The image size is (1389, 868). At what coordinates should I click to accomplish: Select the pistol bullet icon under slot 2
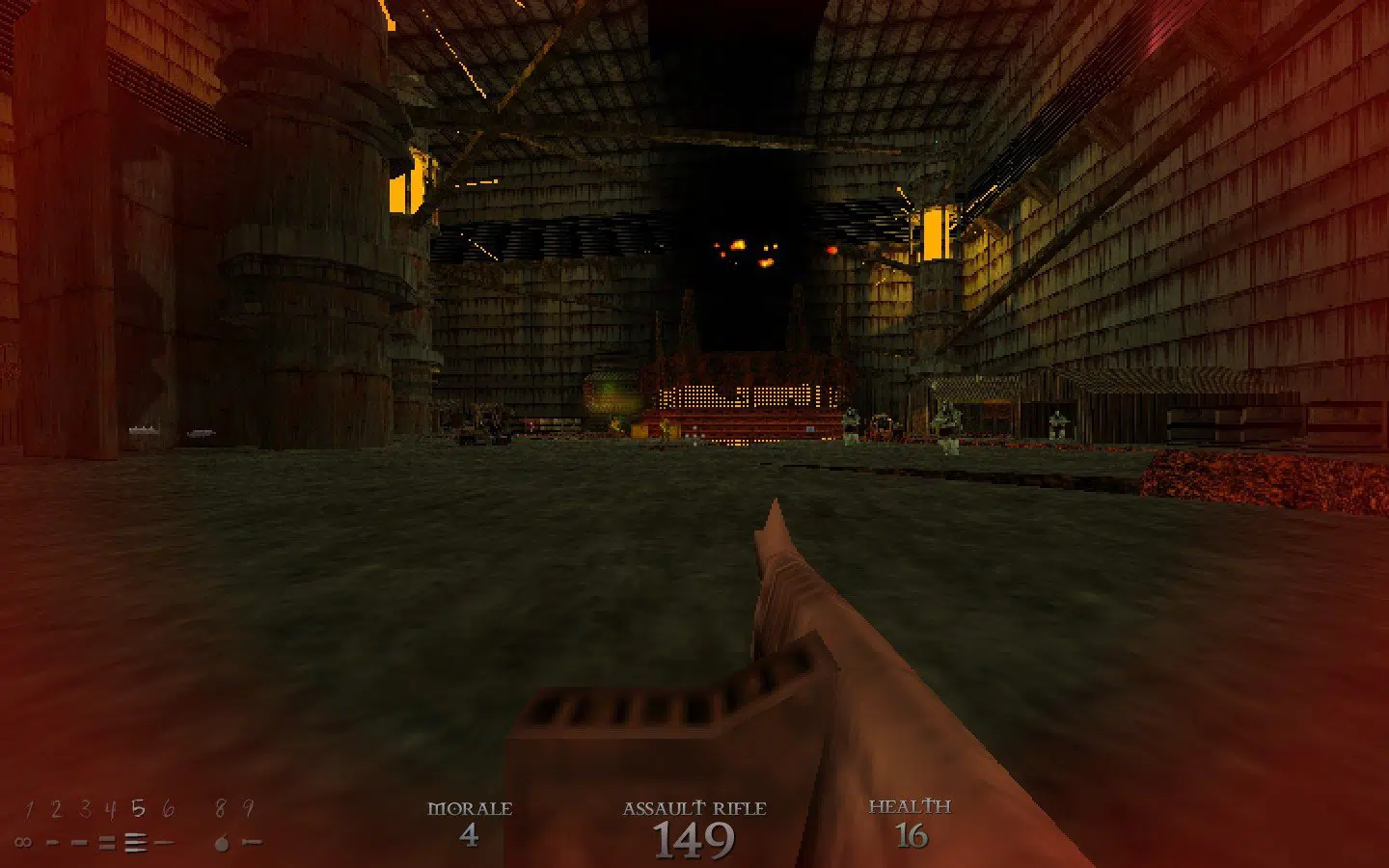tap(53, 841)
